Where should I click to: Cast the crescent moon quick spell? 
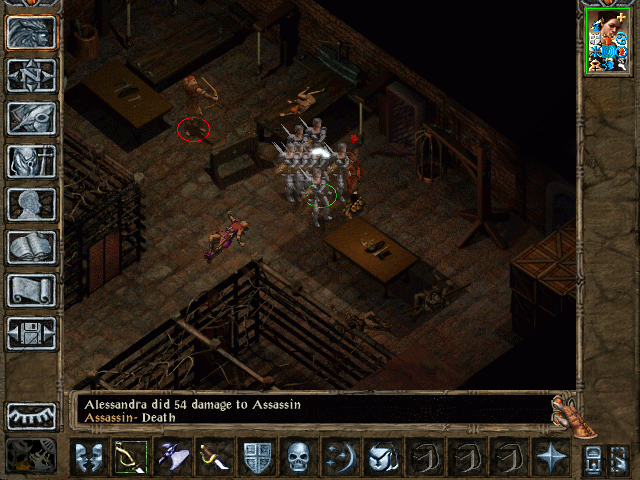[340, 457]
